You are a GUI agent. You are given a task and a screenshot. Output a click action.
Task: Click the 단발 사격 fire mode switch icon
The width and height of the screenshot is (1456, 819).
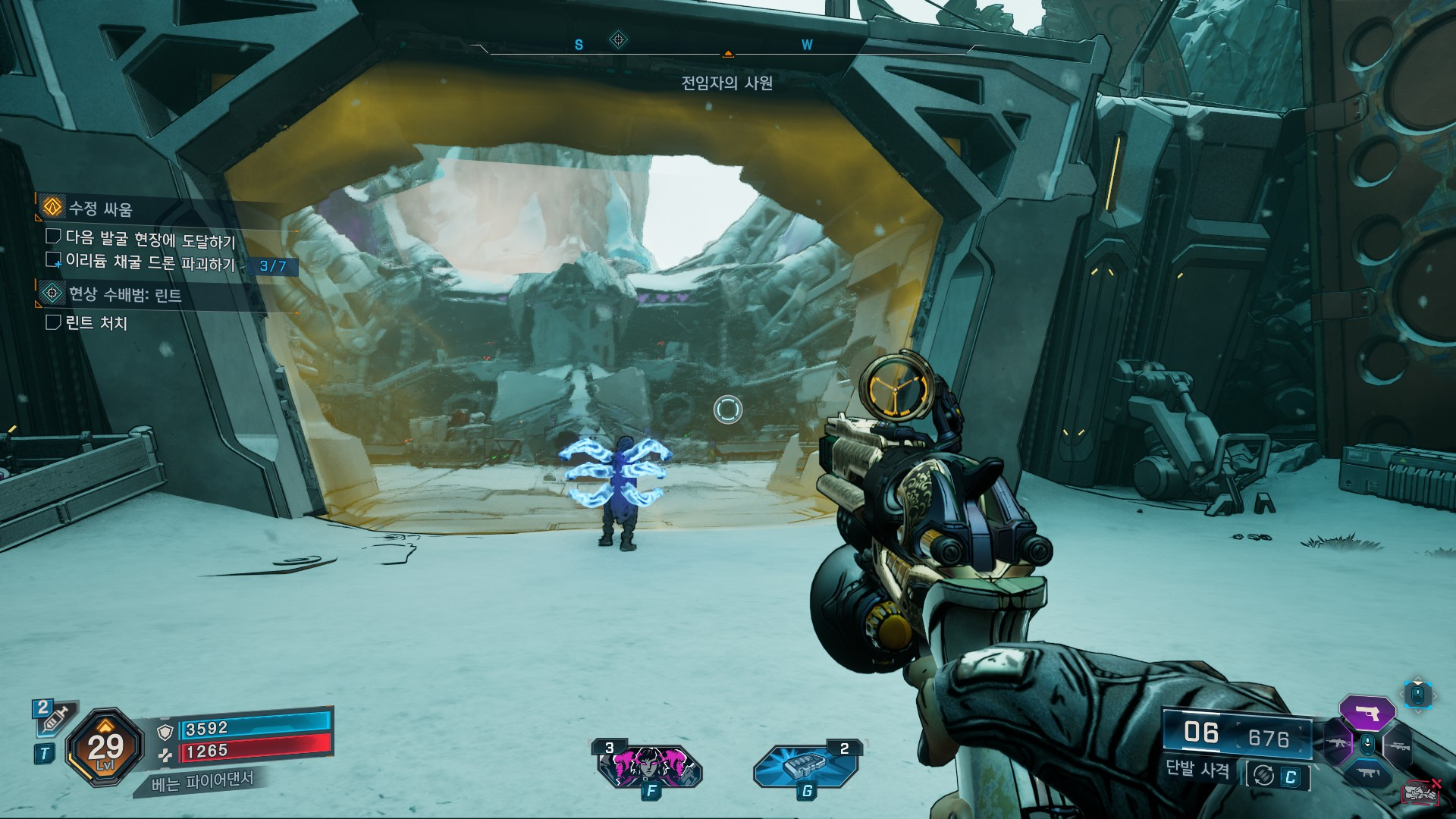(x=1263, y=775)
